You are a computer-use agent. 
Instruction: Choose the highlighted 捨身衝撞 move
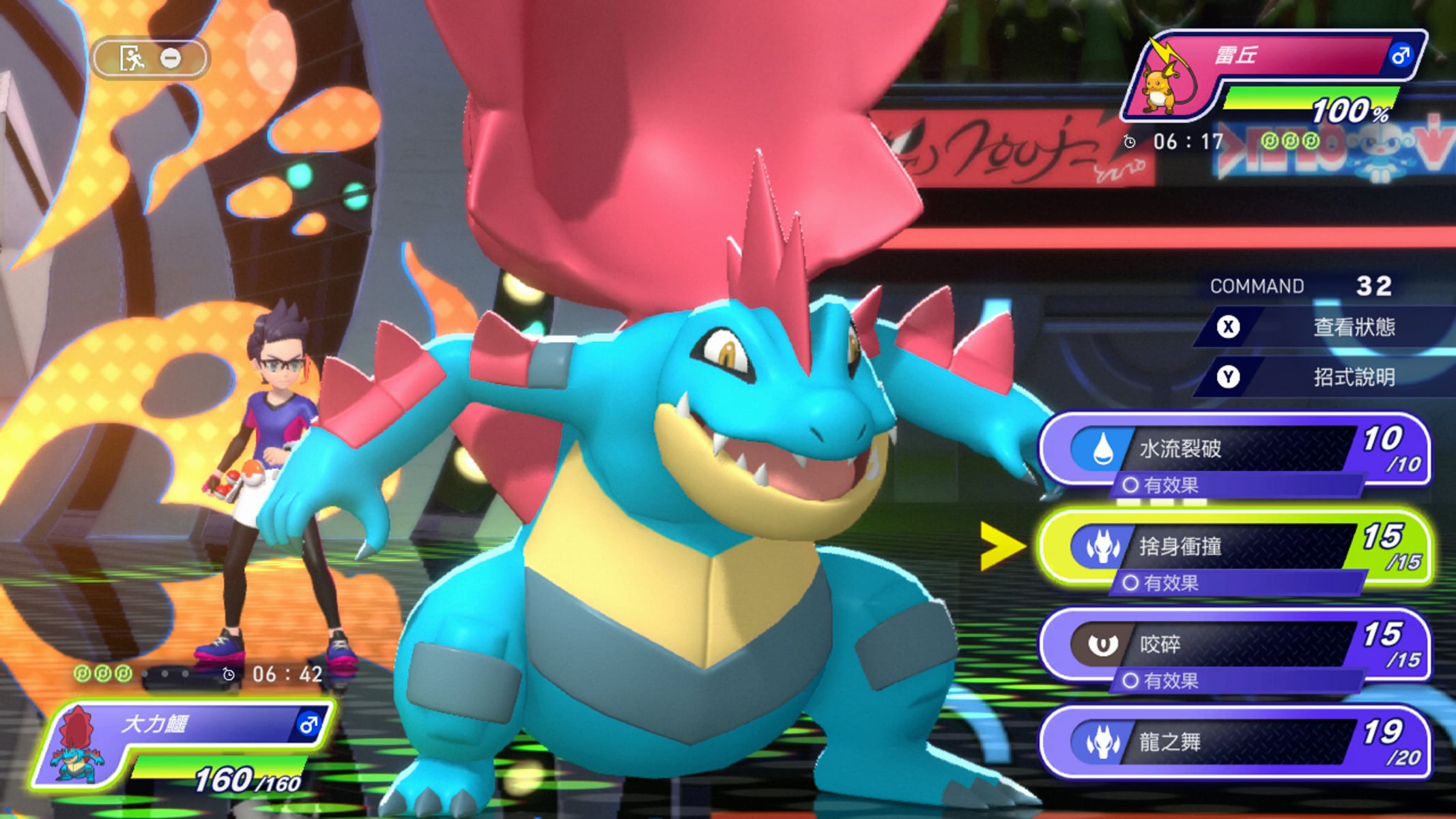click(1234, 547)
